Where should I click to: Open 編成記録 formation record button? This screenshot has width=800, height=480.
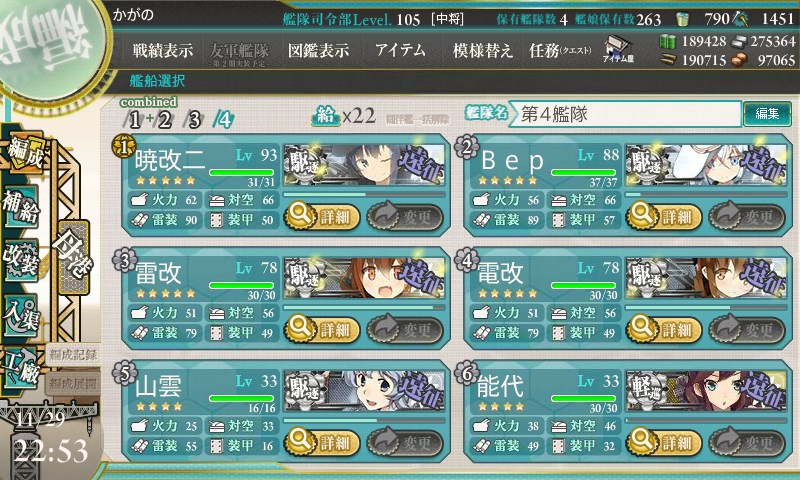pos(73,354)
